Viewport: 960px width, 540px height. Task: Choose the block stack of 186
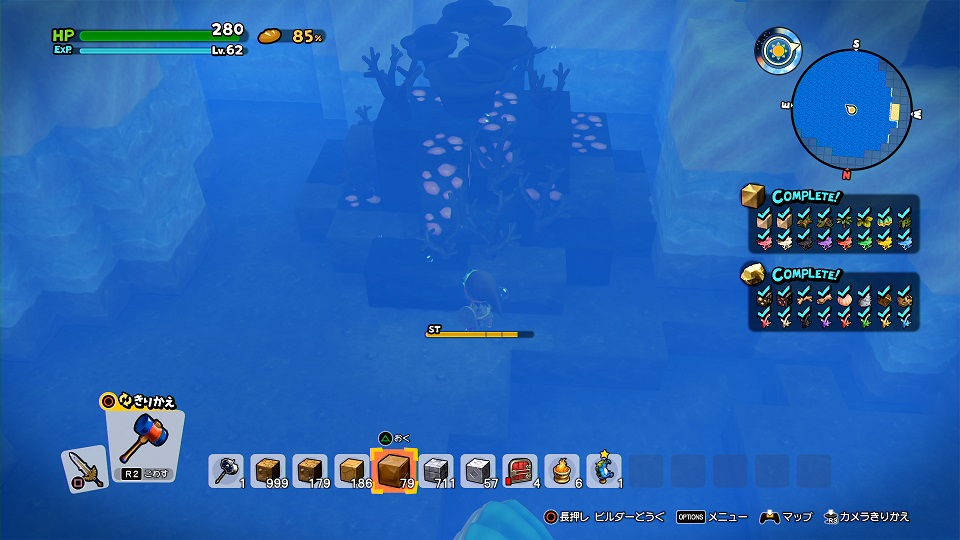(x=352, y=470)
